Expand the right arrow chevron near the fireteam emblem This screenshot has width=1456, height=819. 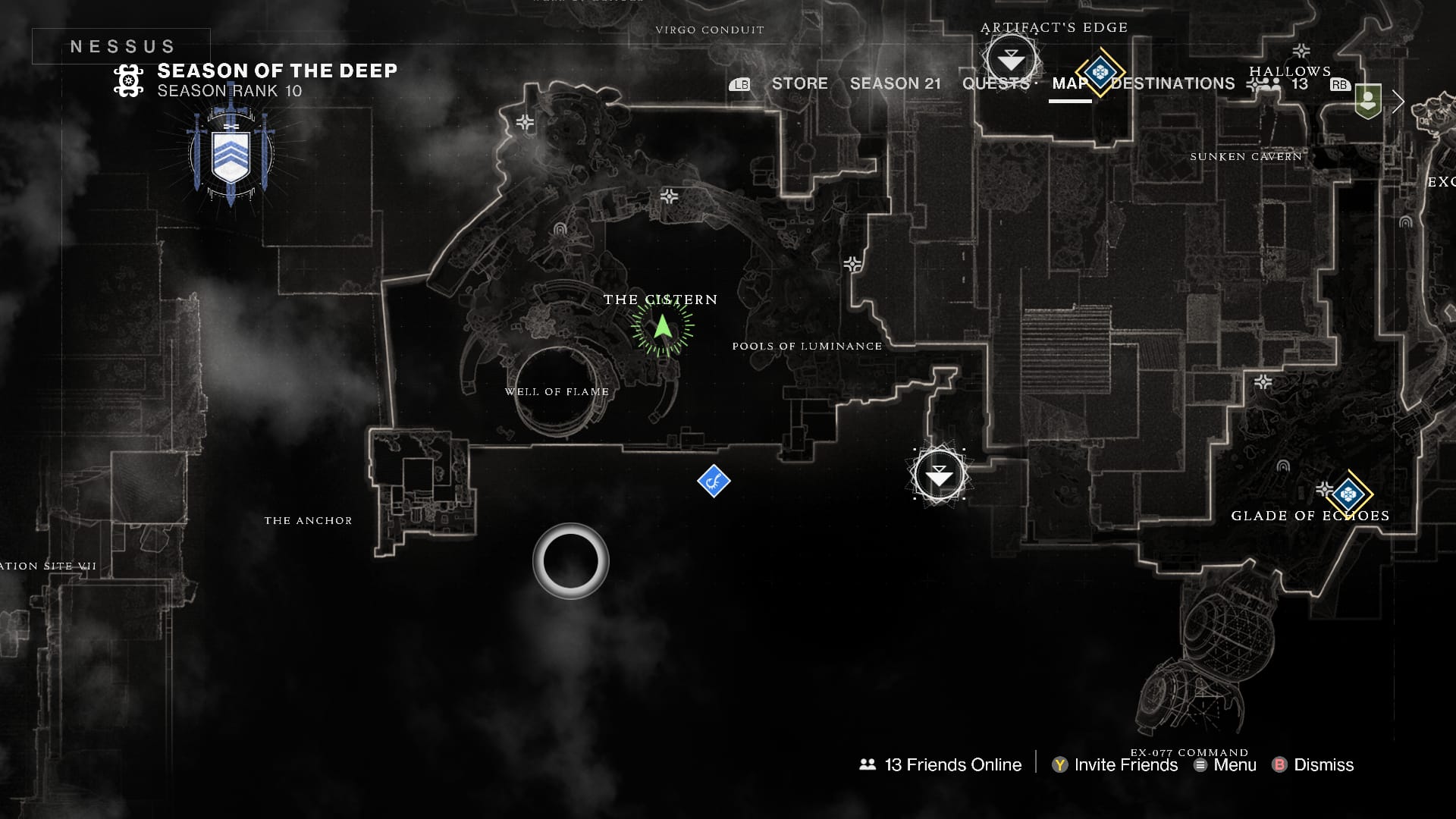coord(1398,102)
